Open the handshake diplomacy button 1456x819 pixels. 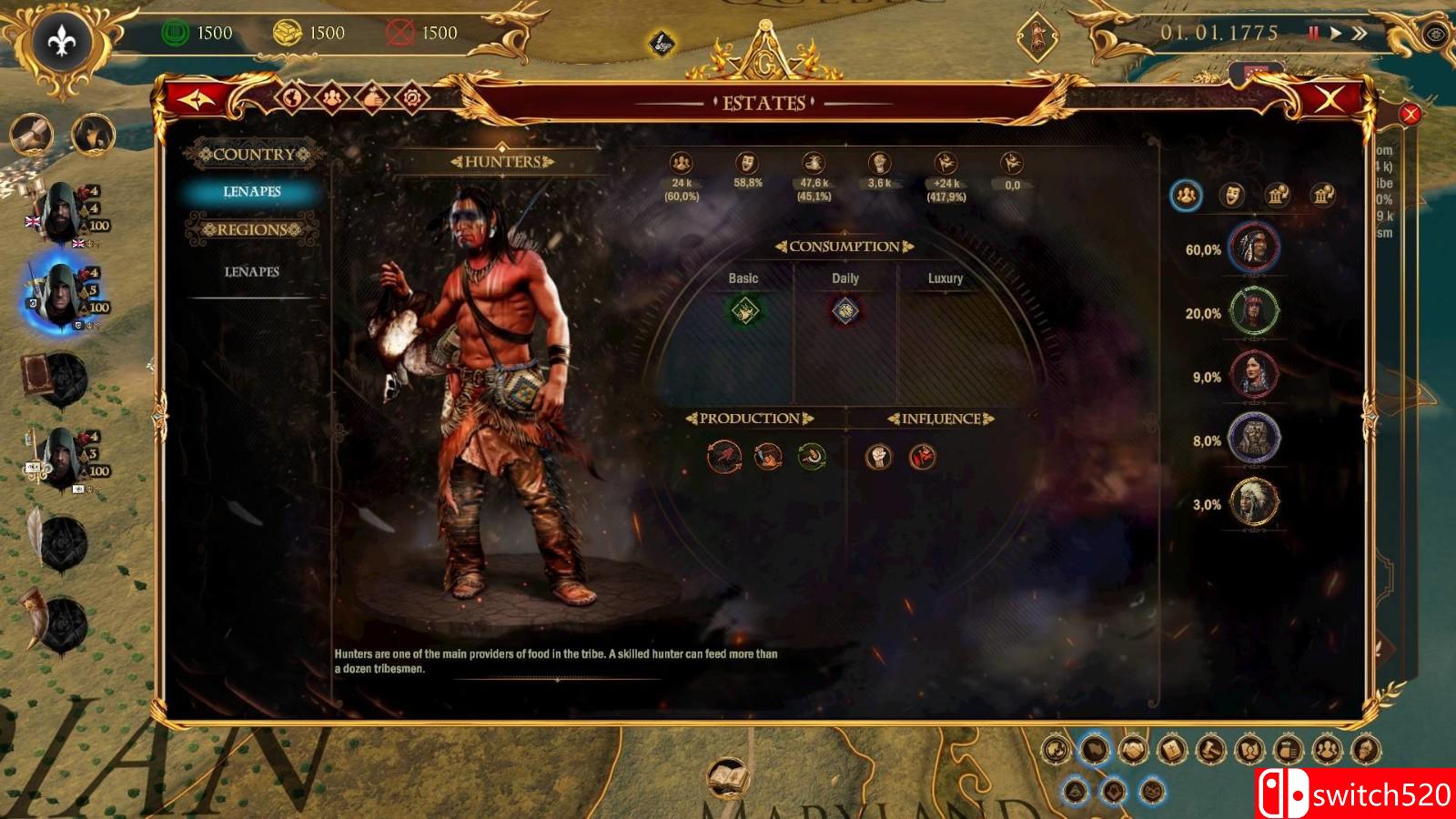pyautogui.click(x=1133, y=750)
